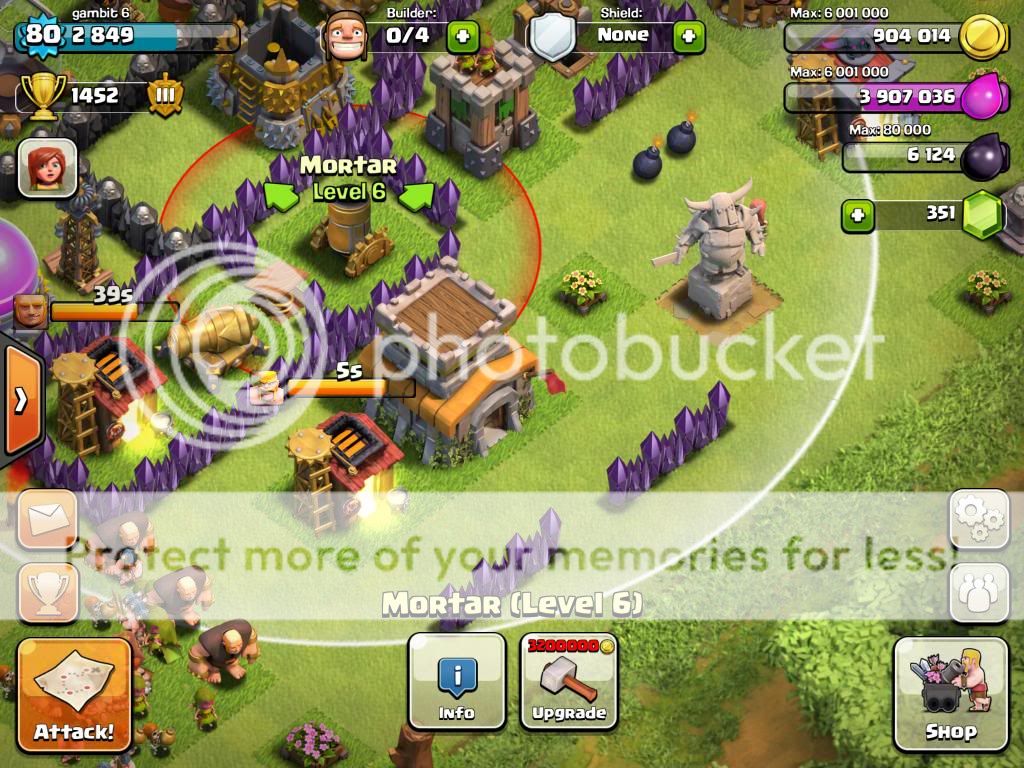Viewport: 1024px width, 768px height.
Task: Expand the orange side arrow panel
Action: point(21,400)
